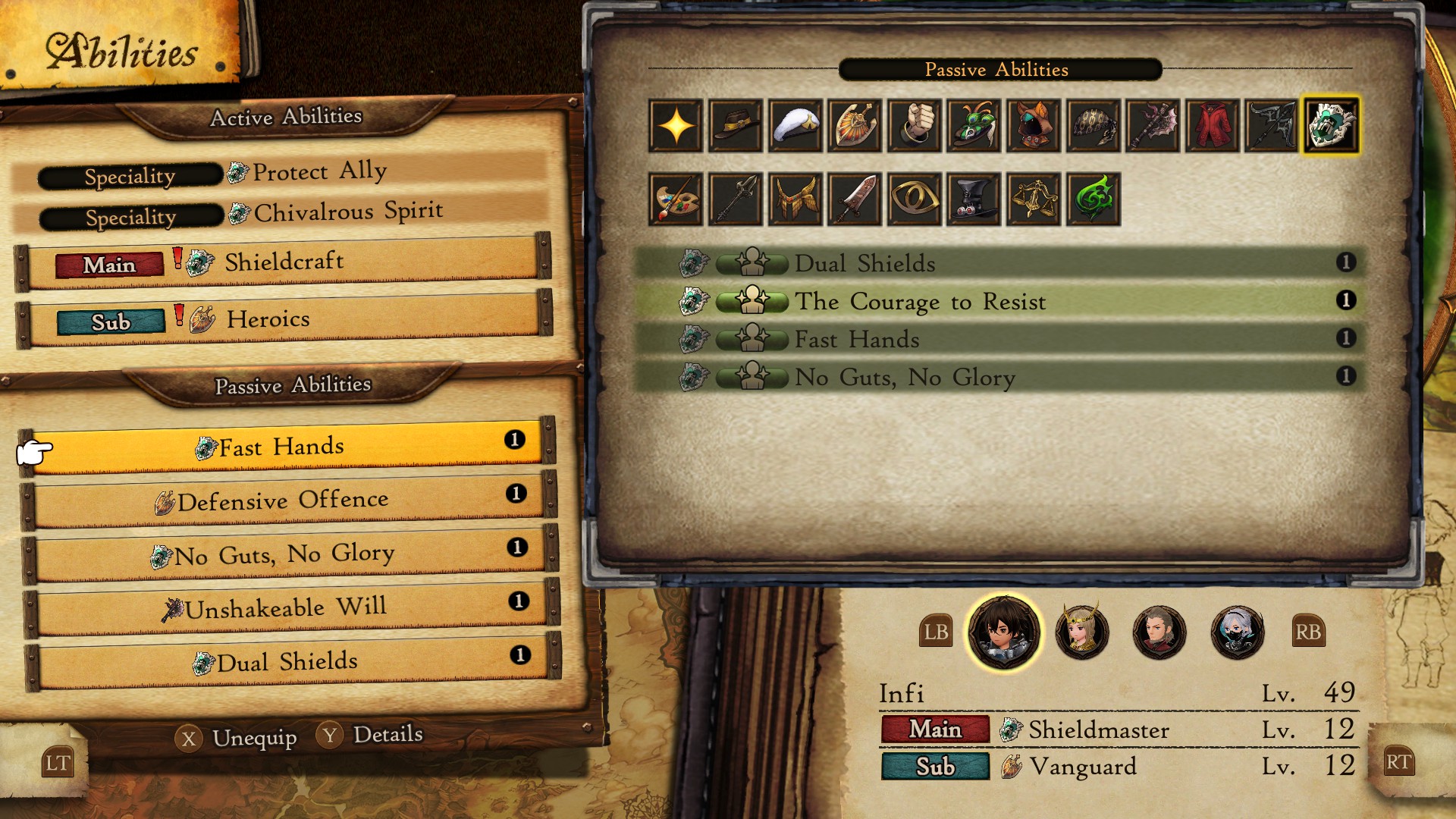
Task: Open the Shieldmaster job icon tab
Action: pos(1330,125)
